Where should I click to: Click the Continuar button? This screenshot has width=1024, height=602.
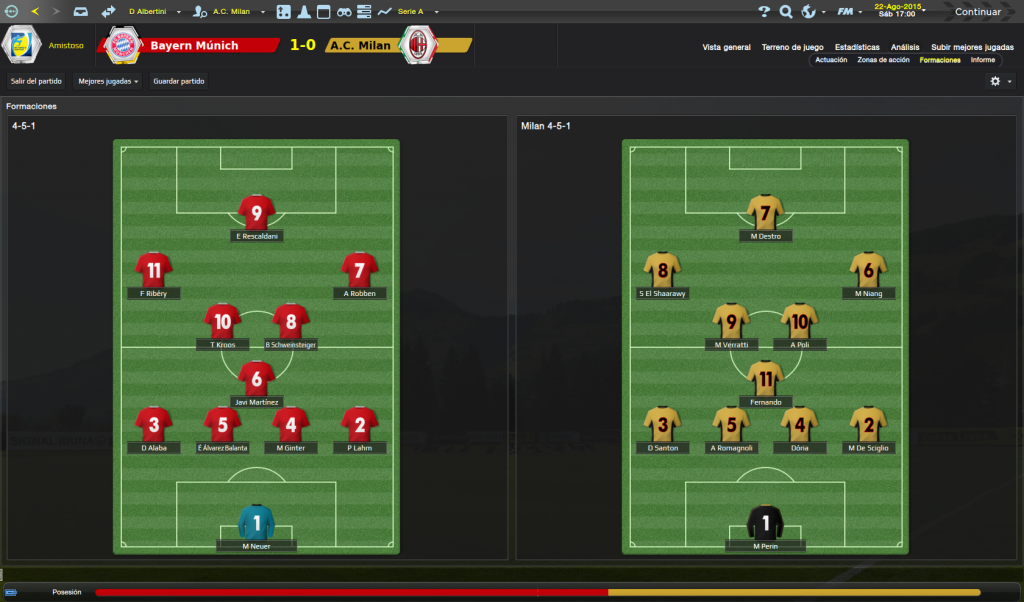(977, 12)
